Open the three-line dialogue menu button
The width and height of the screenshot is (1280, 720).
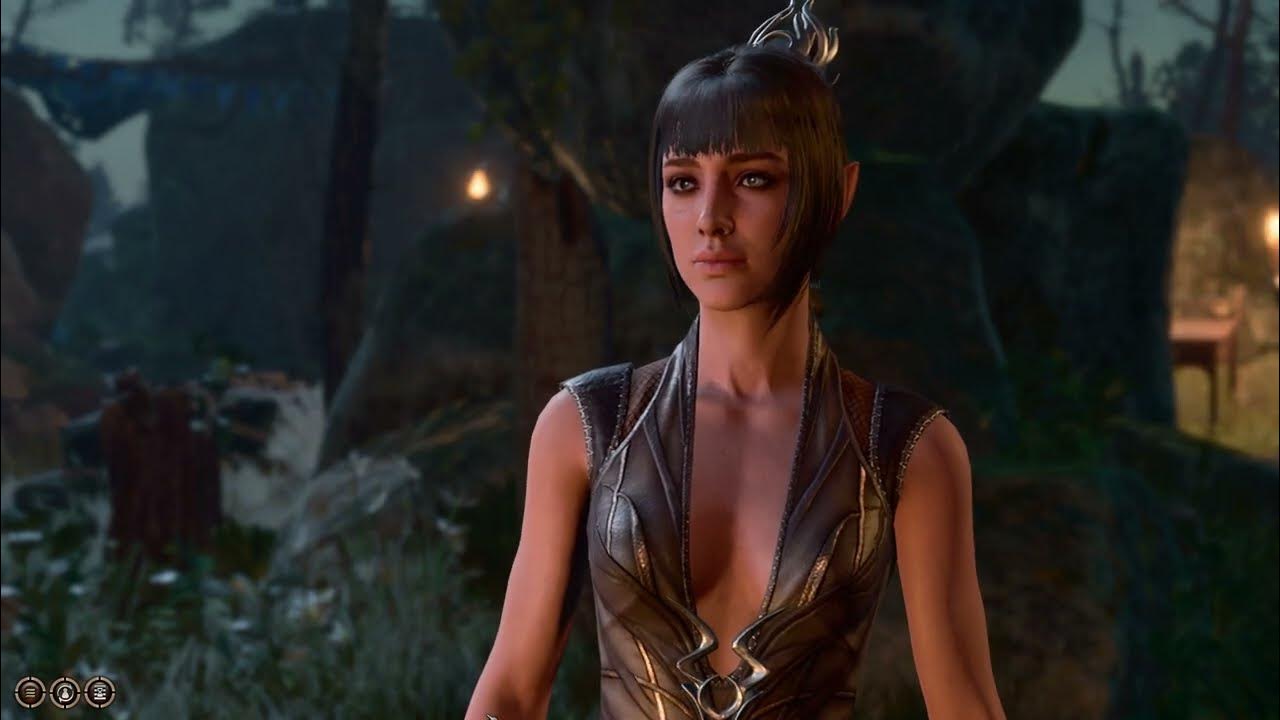[x=30, y=692]
